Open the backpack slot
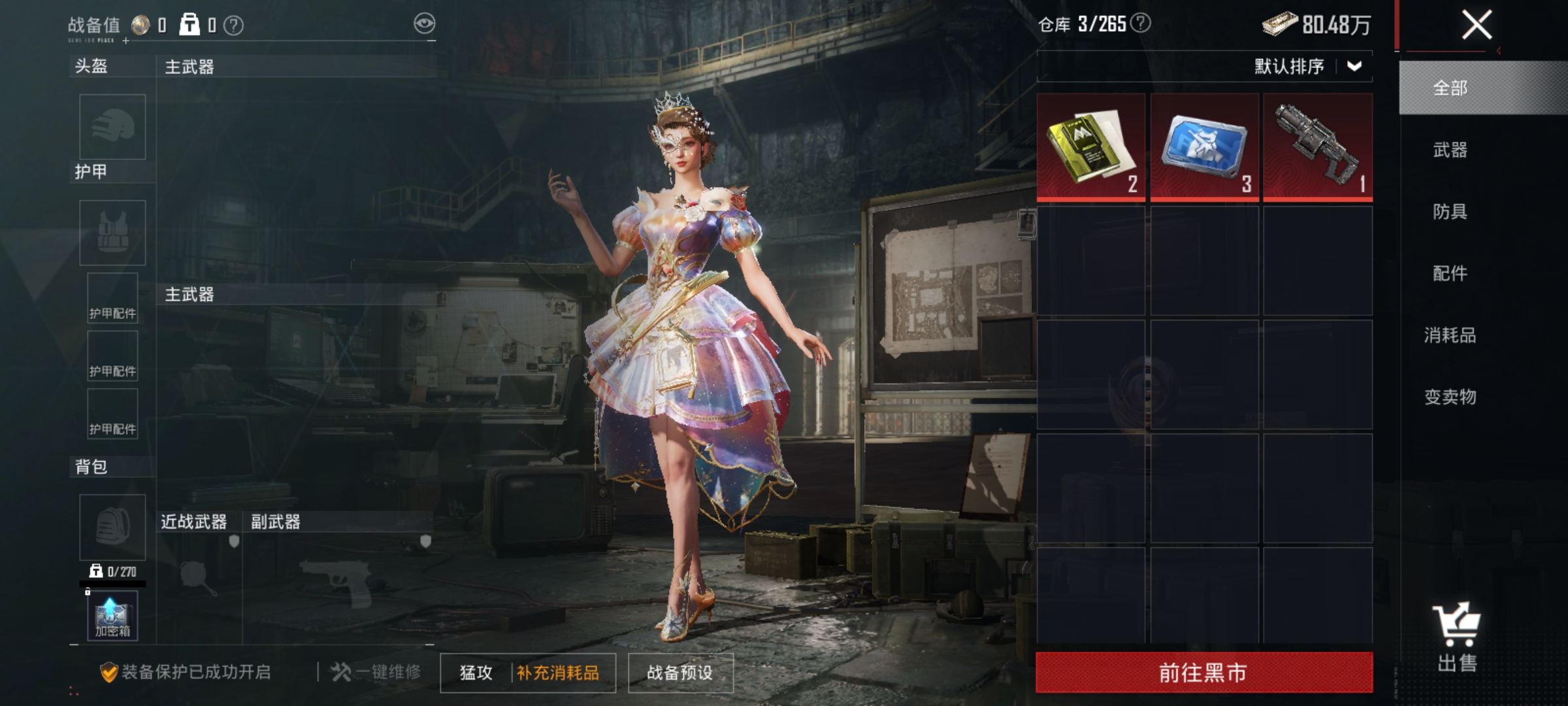Viewport: 1568px width, 706px height. (112, 527)
